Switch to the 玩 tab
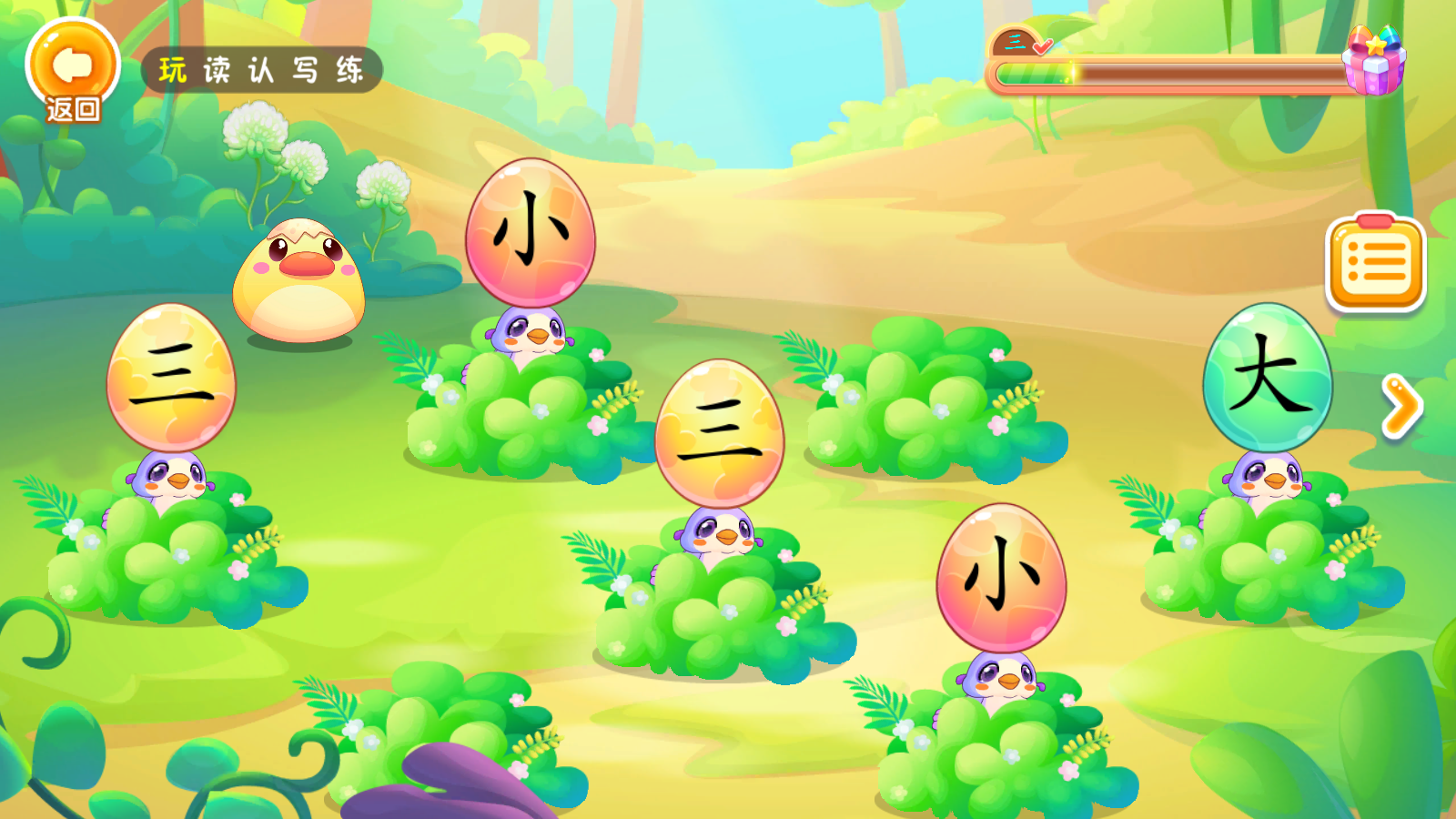1456x819 pixels. [x=173, y=70]
